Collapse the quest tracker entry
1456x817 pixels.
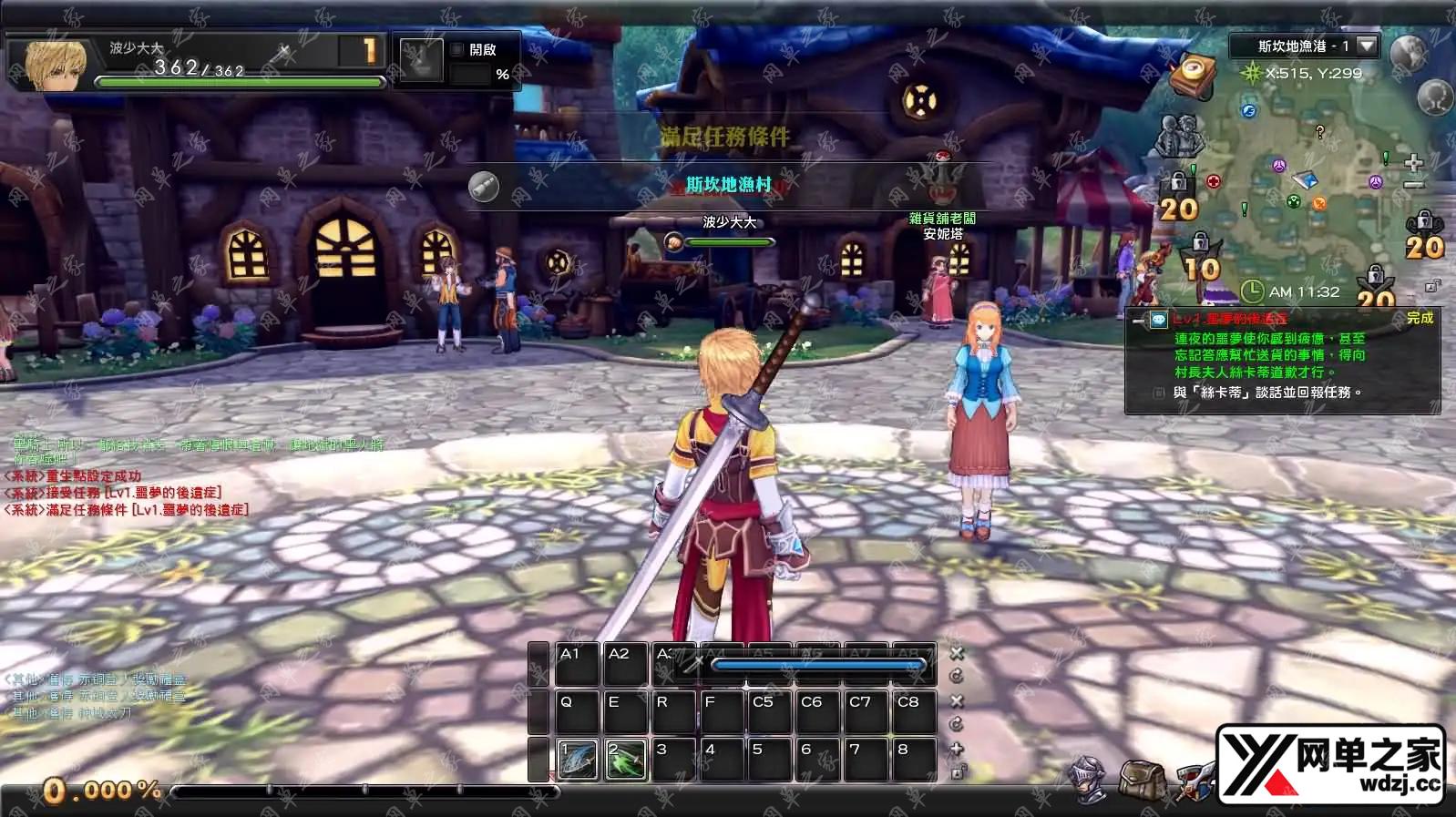[1139, 320]
